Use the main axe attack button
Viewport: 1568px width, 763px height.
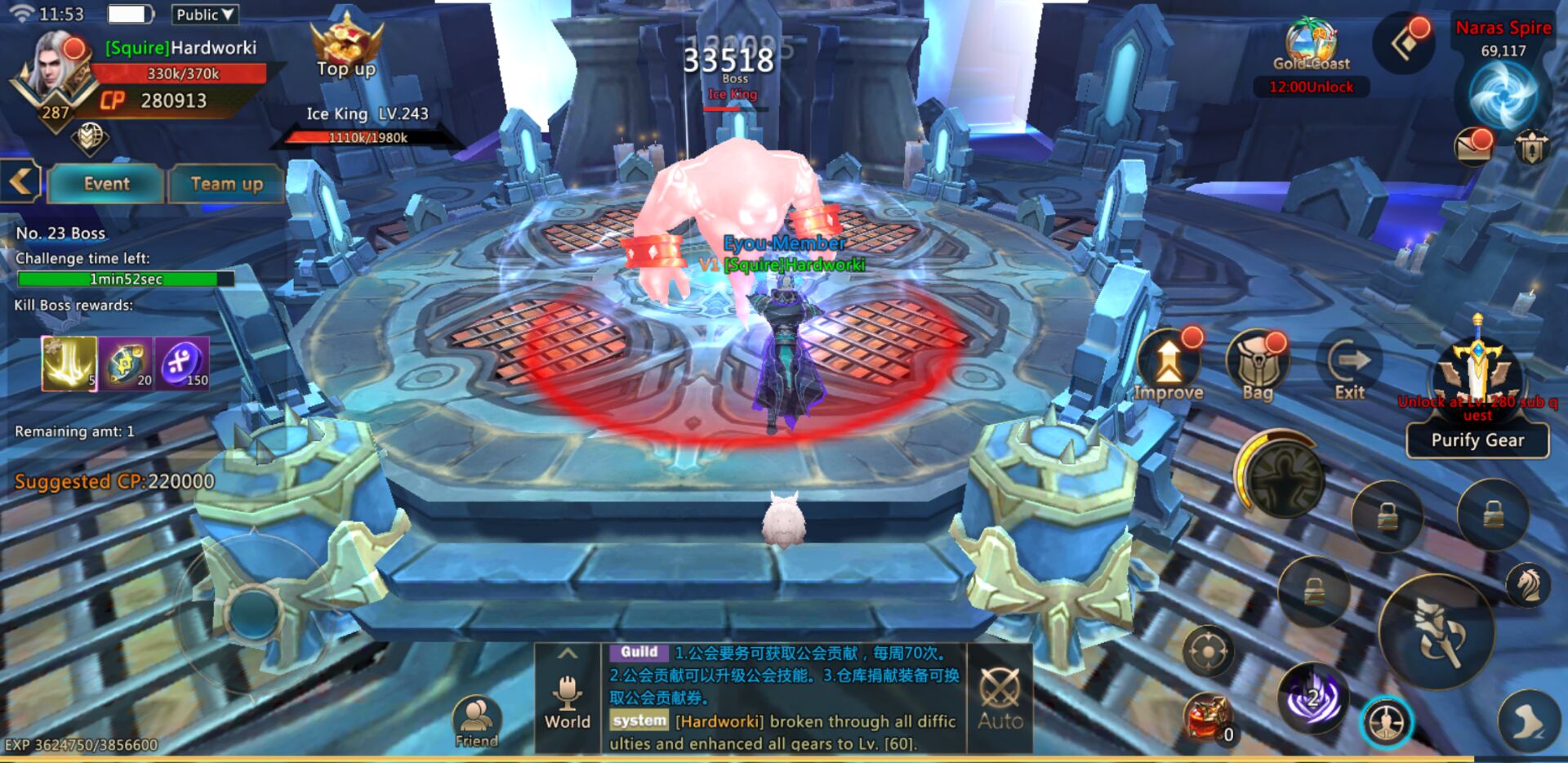1437,631
